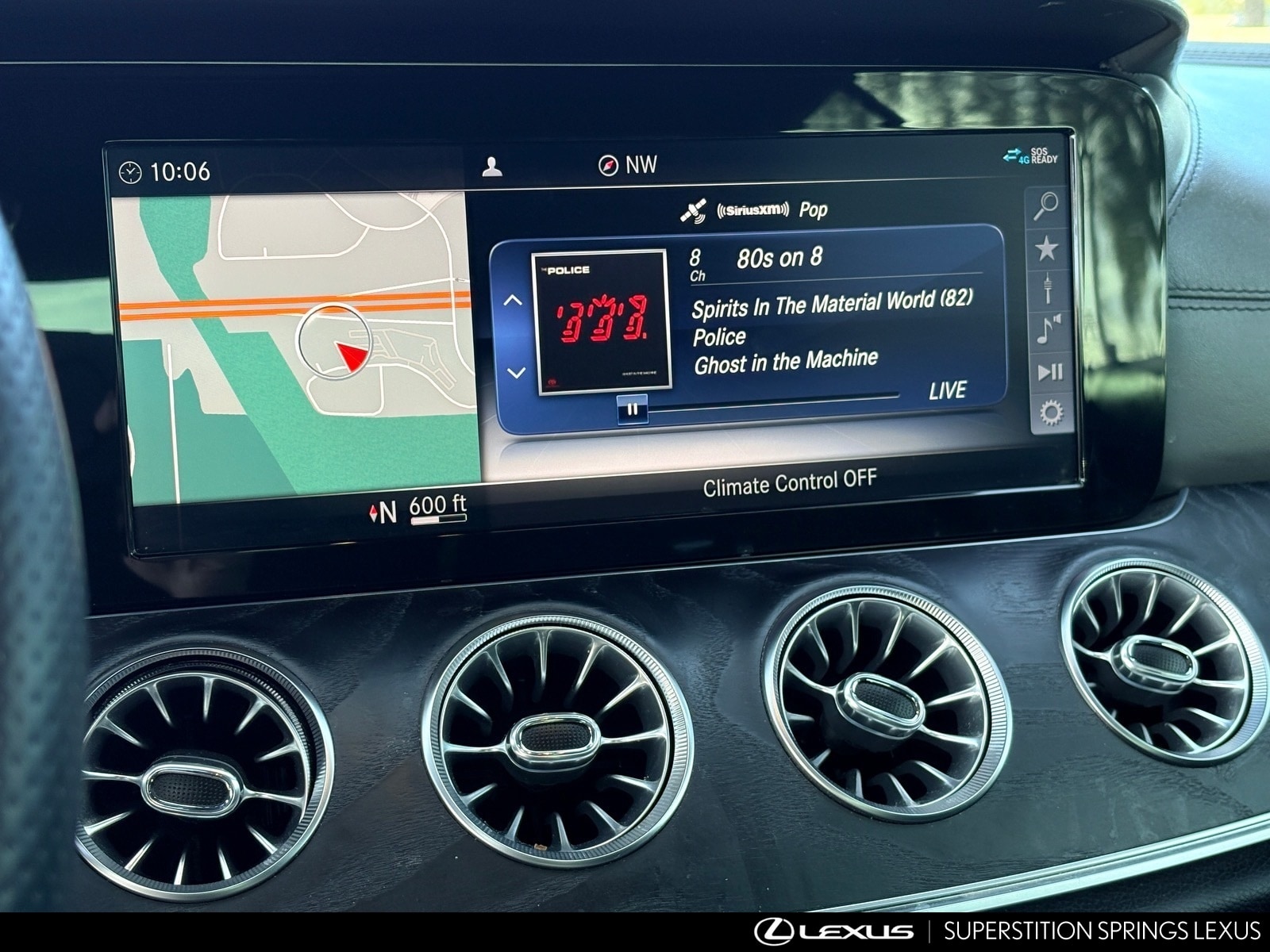The height and width of the screenshot is (952, 1270).
Task: Open the gear settings icon
Action: pyautogui.click(x=1051, y=413)
